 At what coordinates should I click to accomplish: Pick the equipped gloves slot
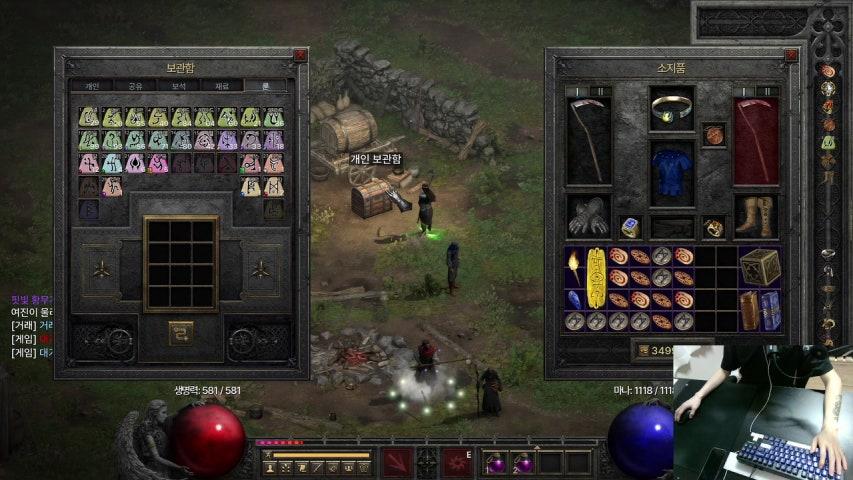point(588,215)
